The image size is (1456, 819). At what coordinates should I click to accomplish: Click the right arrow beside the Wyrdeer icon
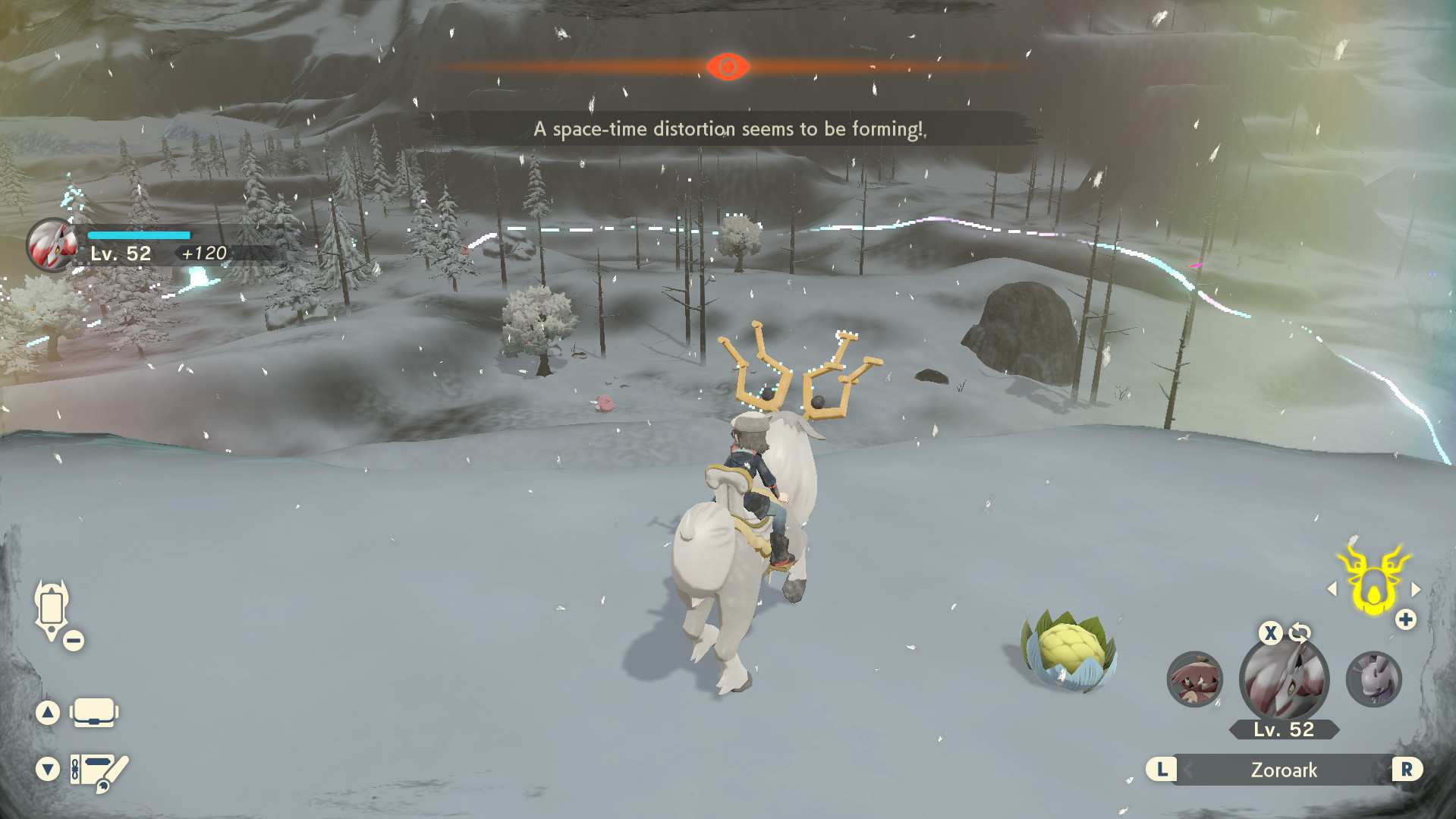(1416, 589)
